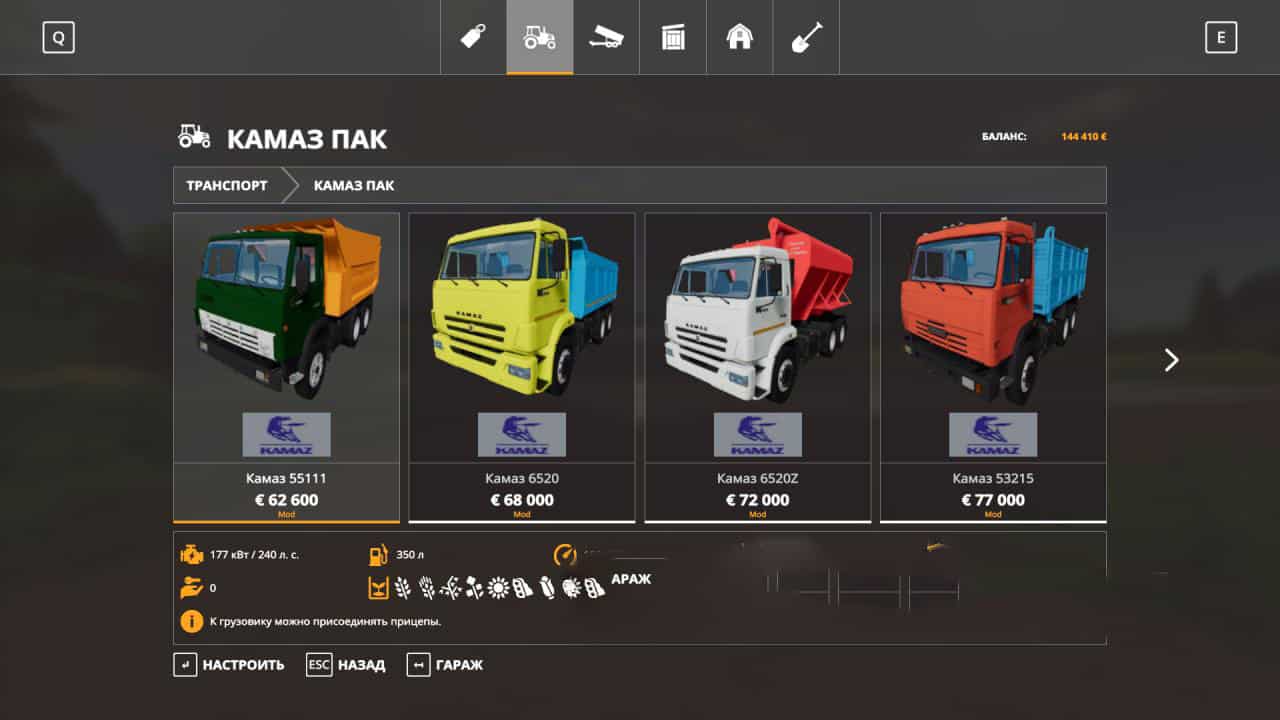
Task: Pick the white Камаз 6520Z truck
Action: [x=757, y=366]
